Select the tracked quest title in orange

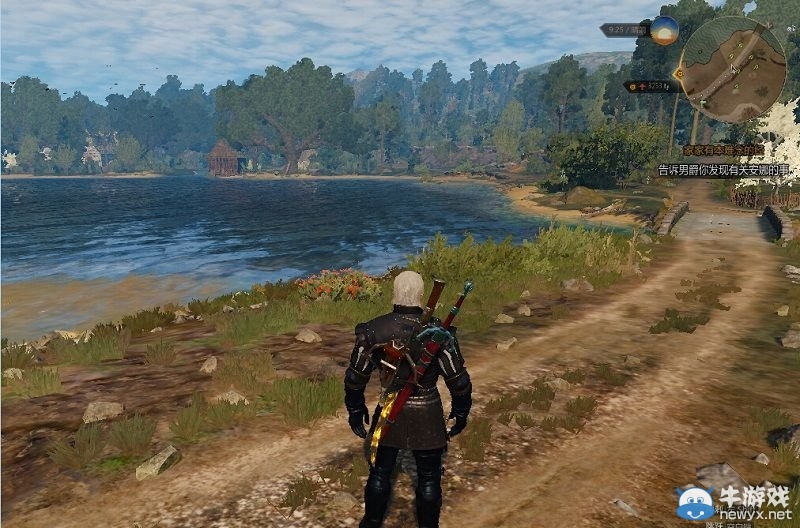click(723, 150)
